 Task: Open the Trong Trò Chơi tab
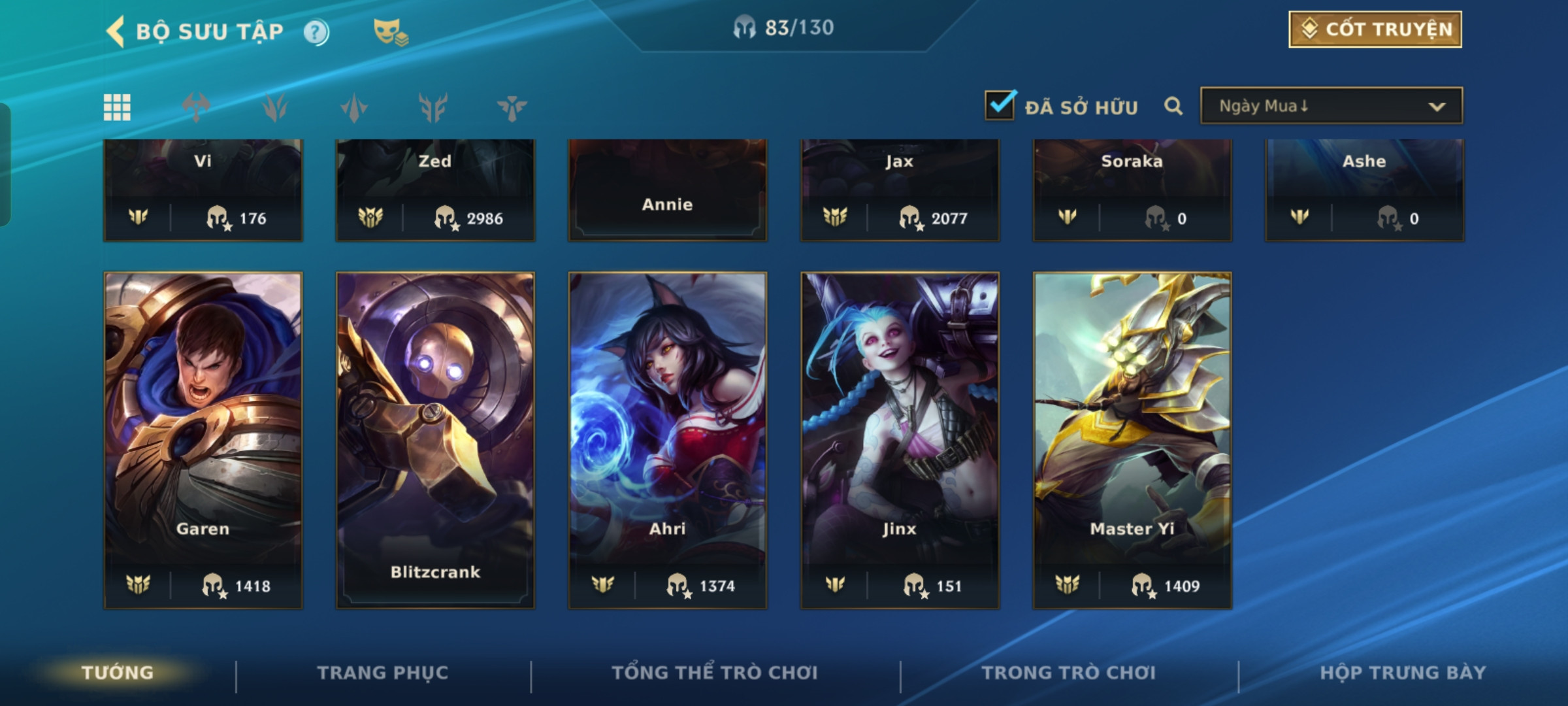point(1068,673)
